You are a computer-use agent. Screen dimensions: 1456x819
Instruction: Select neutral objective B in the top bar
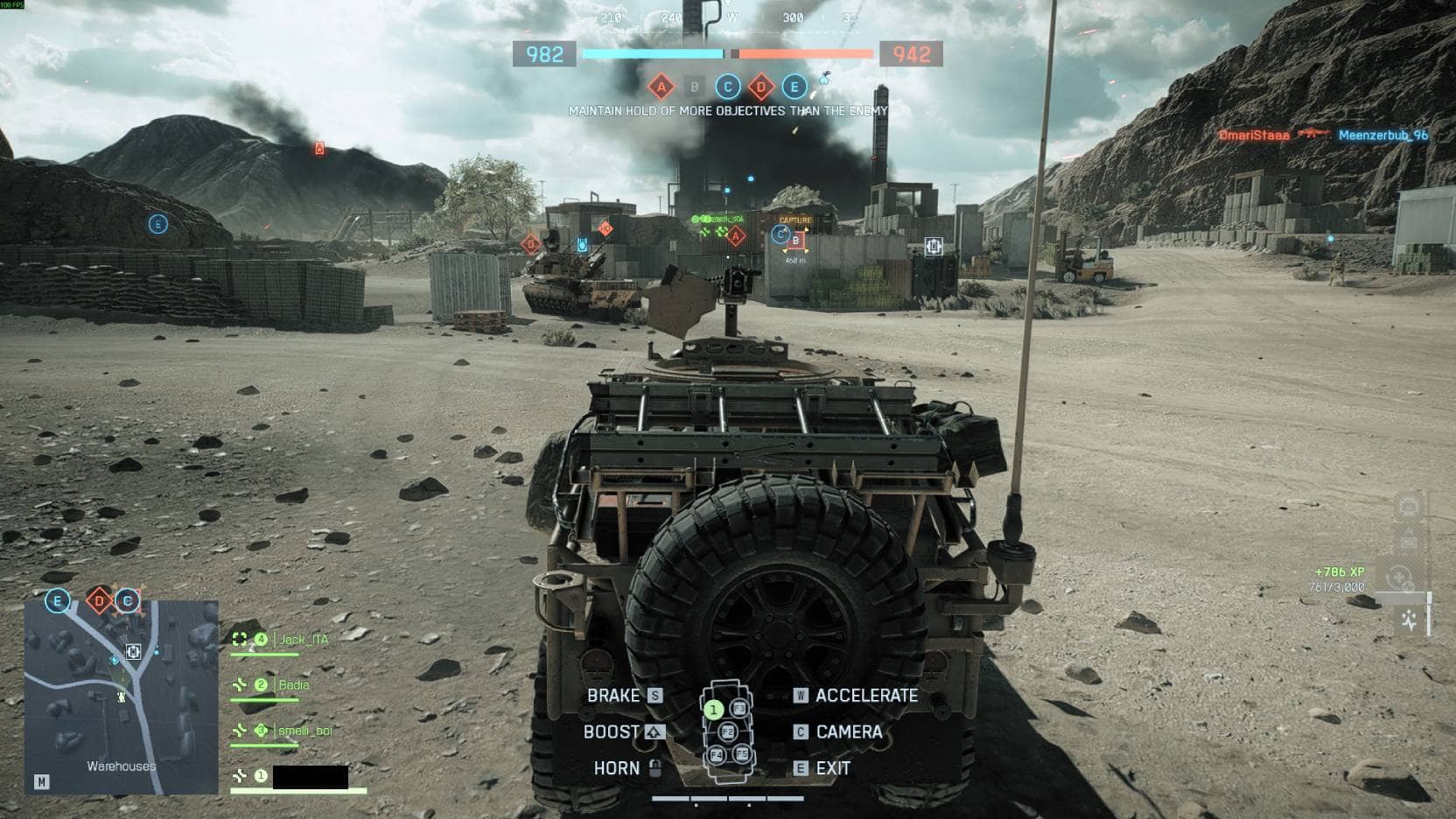[x=695, y=87]
